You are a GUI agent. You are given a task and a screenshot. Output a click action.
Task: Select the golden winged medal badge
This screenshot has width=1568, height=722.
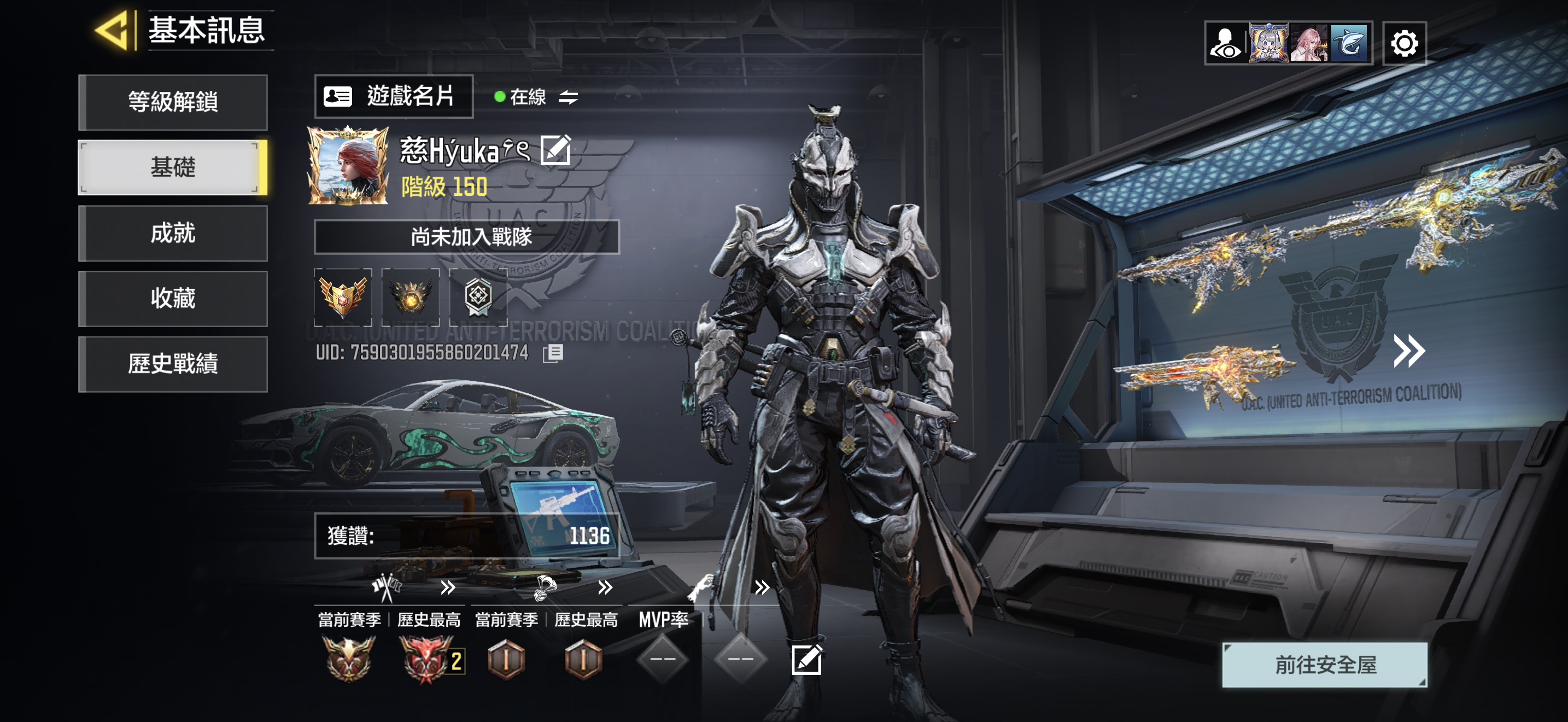tap(343, 297)
